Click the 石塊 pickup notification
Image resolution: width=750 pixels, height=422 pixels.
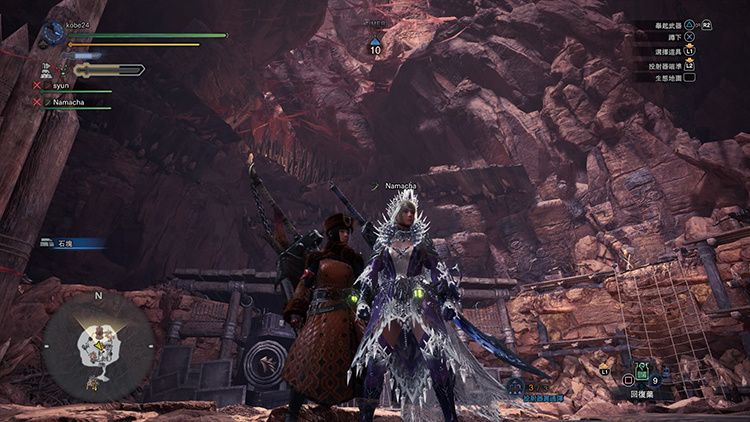click(x=72, y=242)
